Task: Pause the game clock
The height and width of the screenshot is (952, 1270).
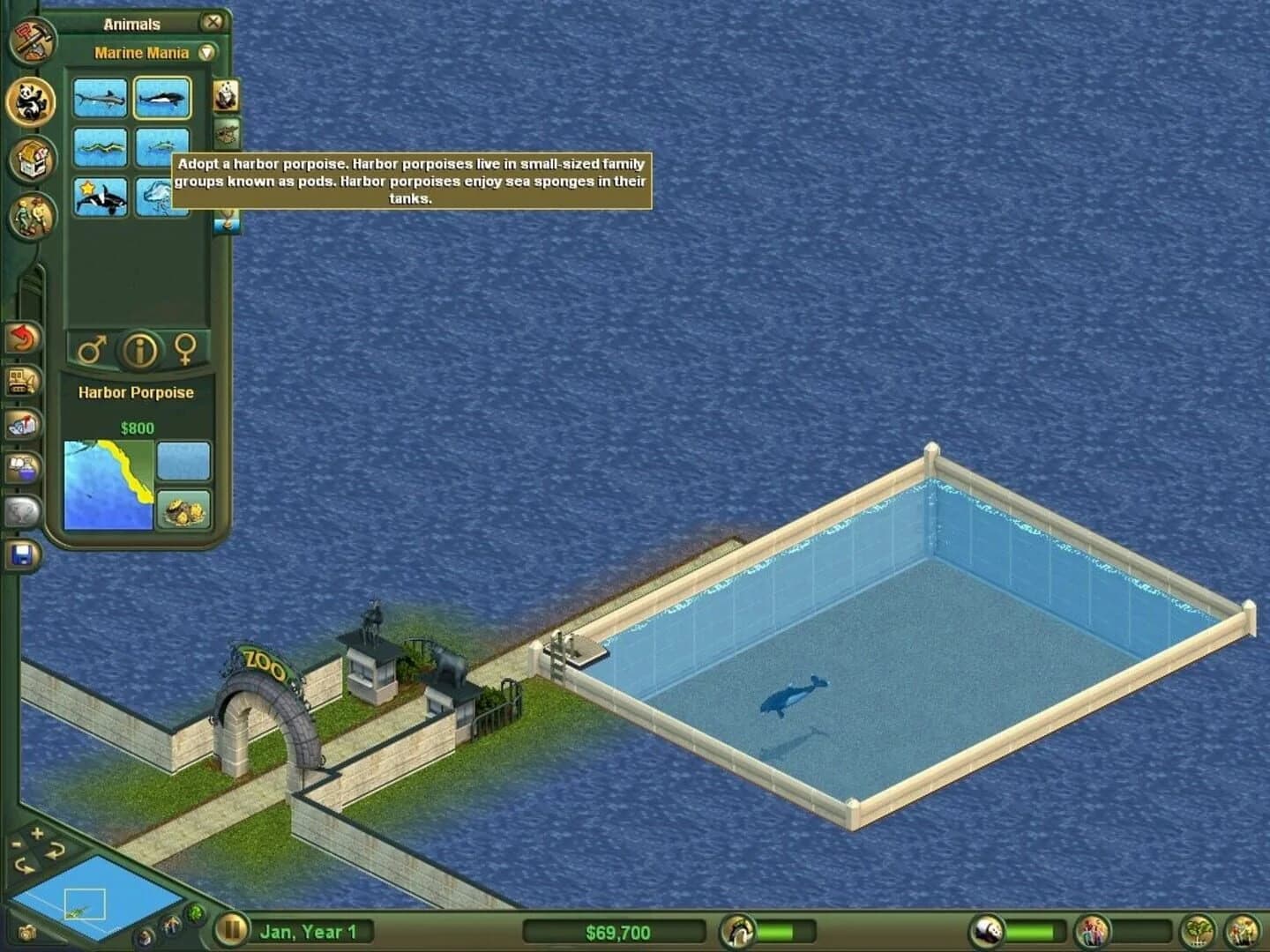Action: 231,928
